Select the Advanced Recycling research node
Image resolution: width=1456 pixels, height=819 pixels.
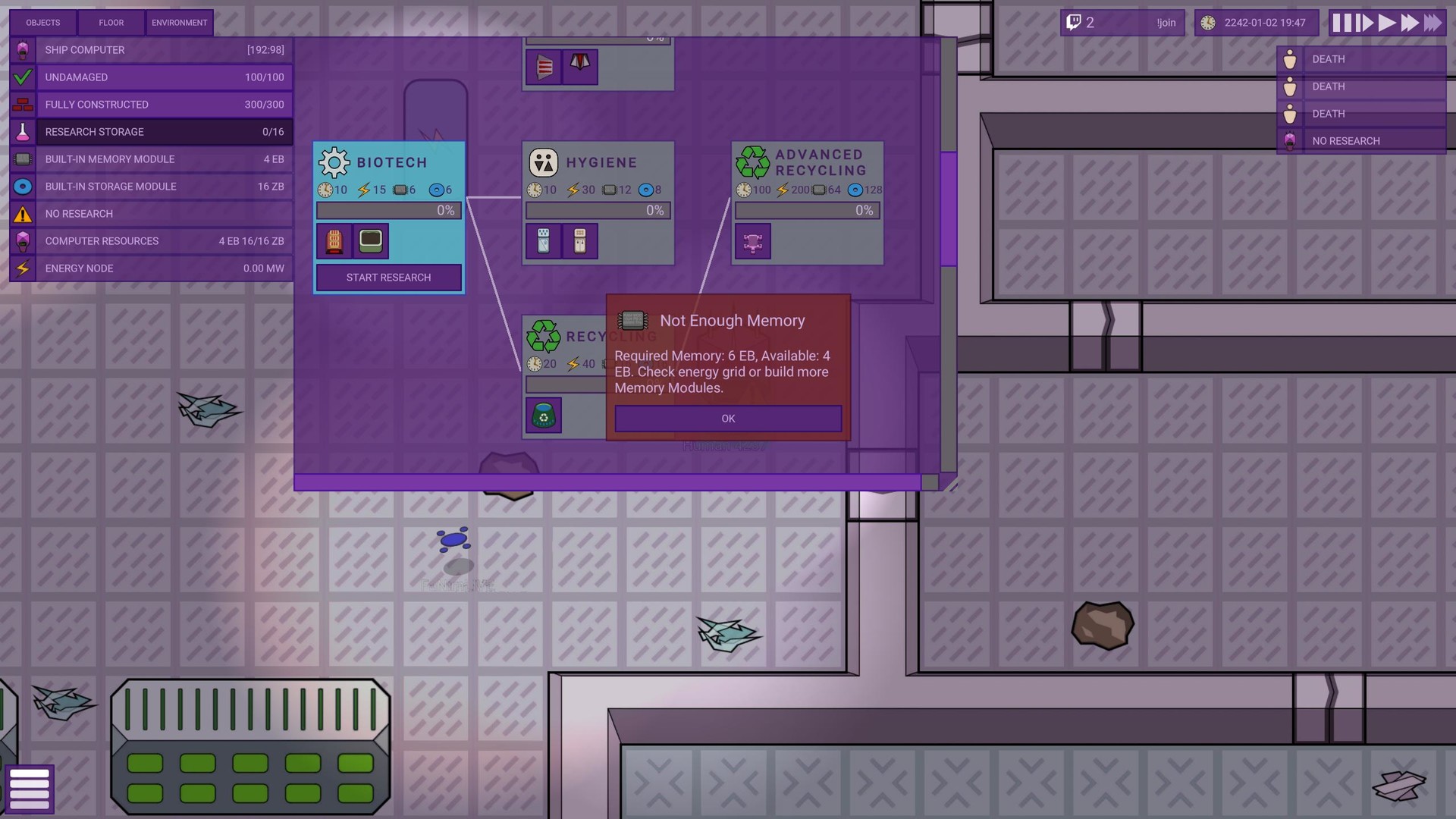pos(808,162)
